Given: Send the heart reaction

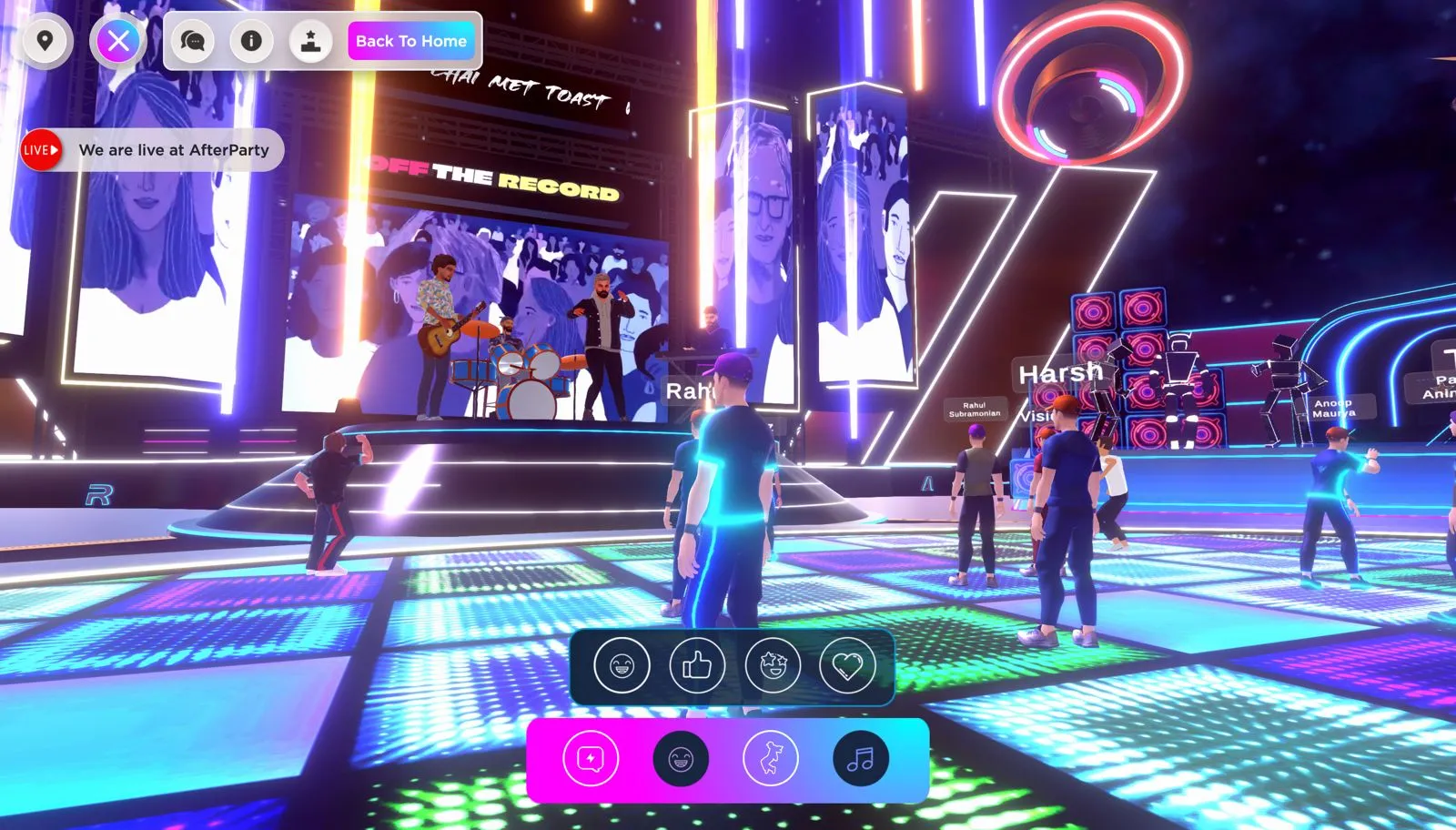Looking at the screenshot, I should click(847, 665).
